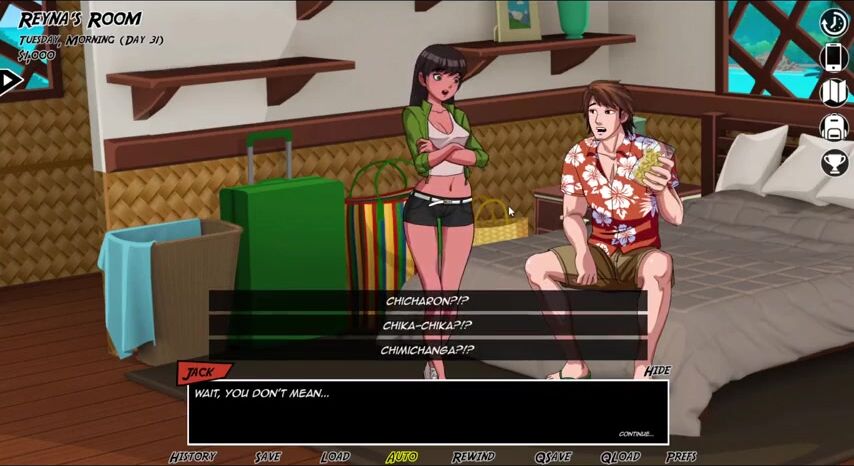The height and width of the screenshot is (466, 854).
Task: Hide the dialogue box
Action: point(657,371)
